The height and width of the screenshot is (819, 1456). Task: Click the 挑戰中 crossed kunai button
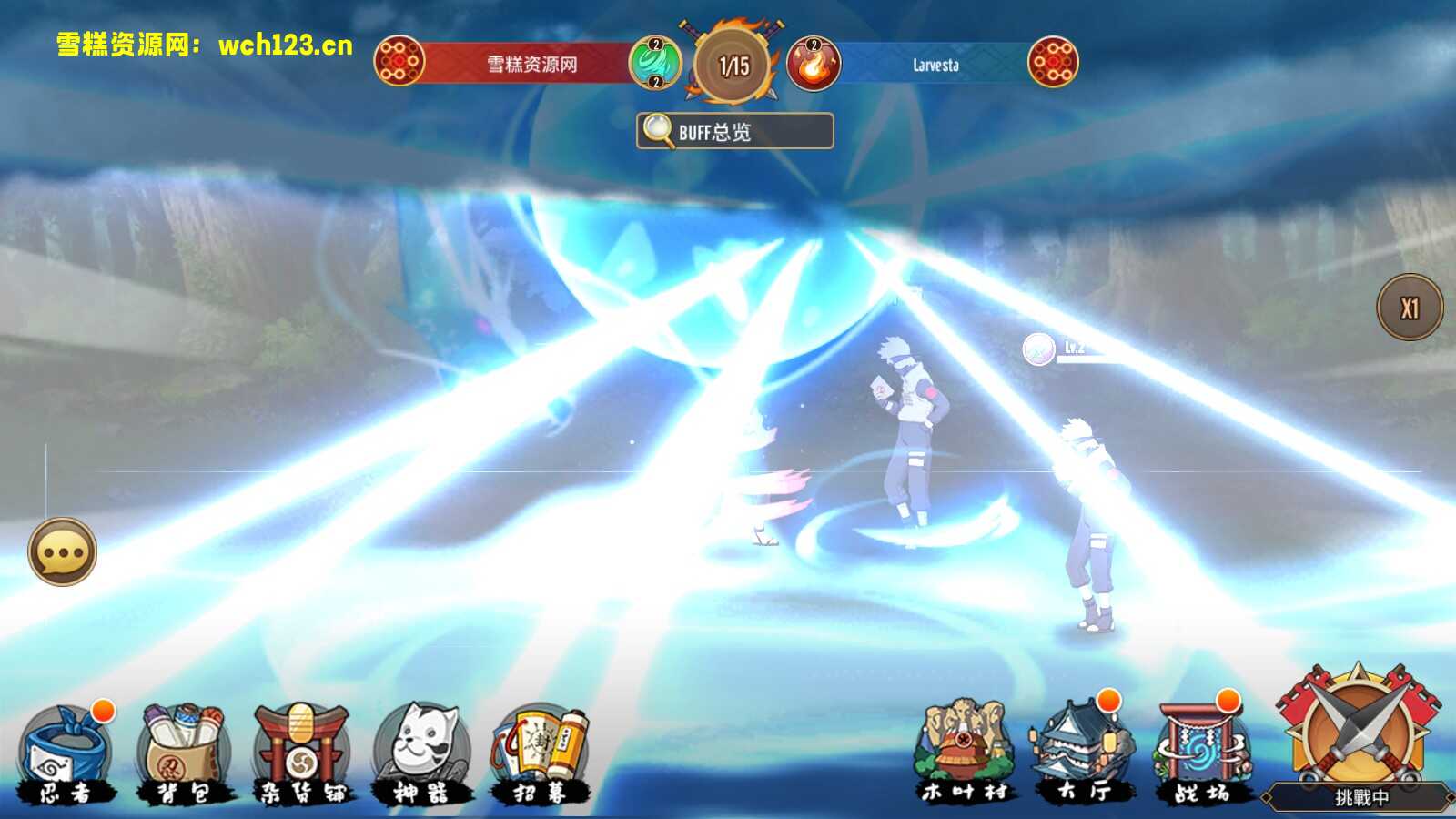point(1358,735)
